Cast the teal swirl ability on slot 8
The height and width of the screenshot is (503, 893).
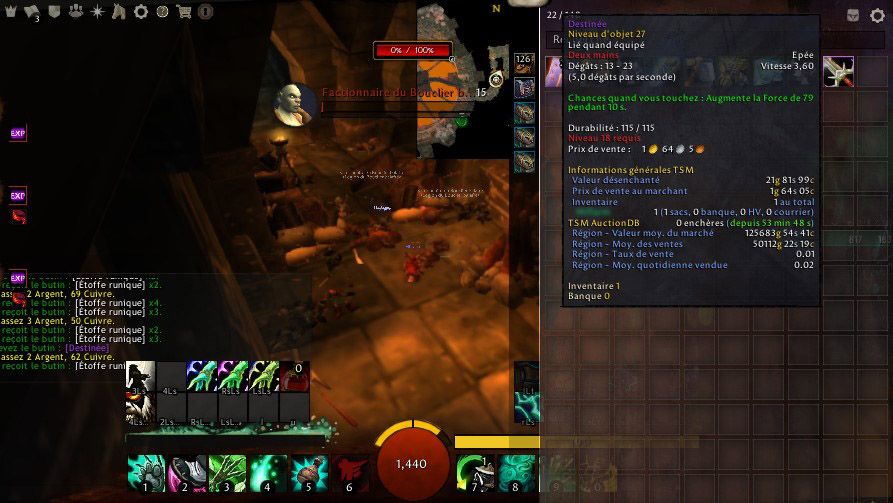click(515, 473)
